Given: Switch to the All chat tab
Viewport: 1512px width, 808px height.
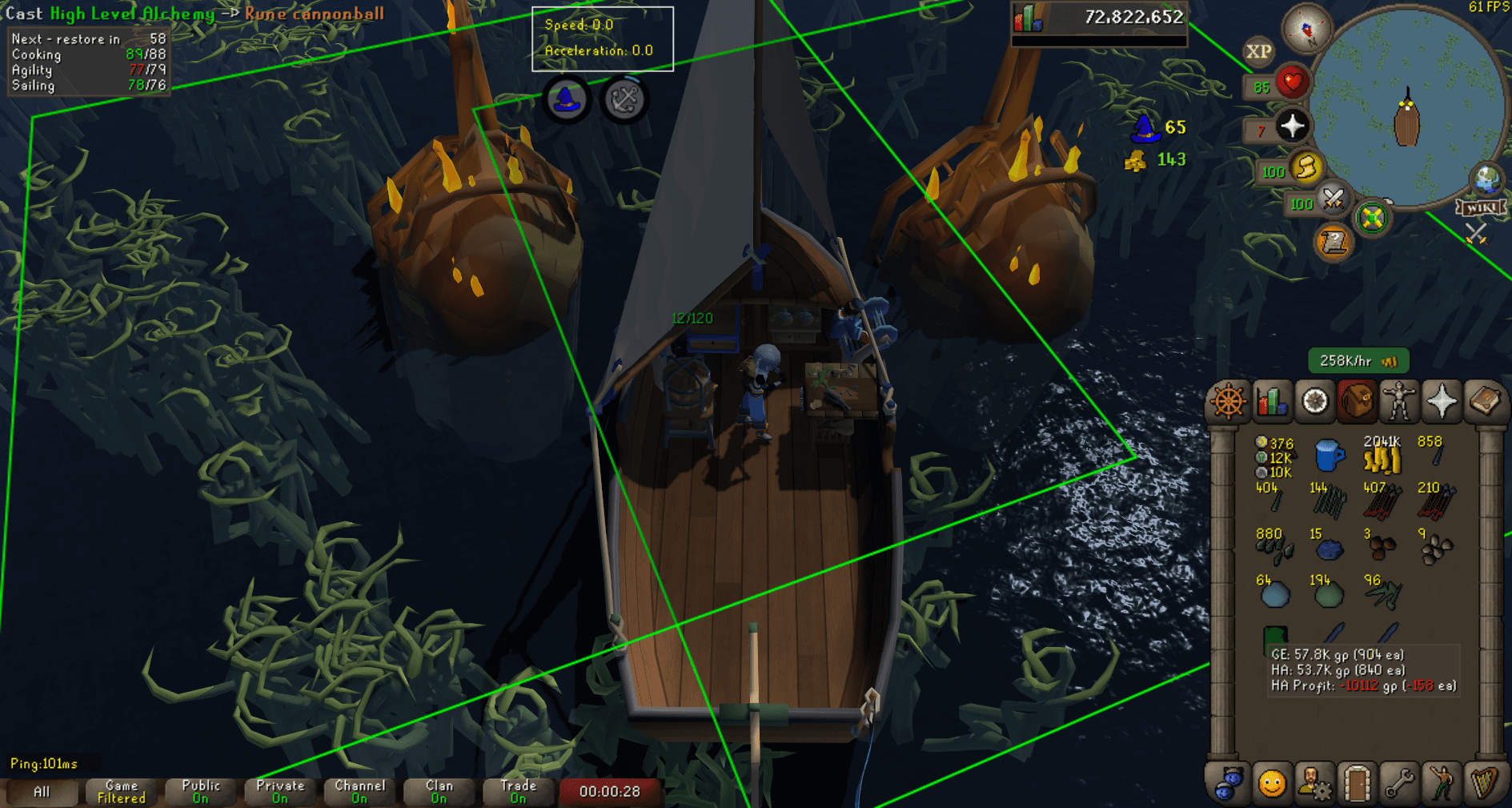Looking at the screenshot, I should coord(42,791).
